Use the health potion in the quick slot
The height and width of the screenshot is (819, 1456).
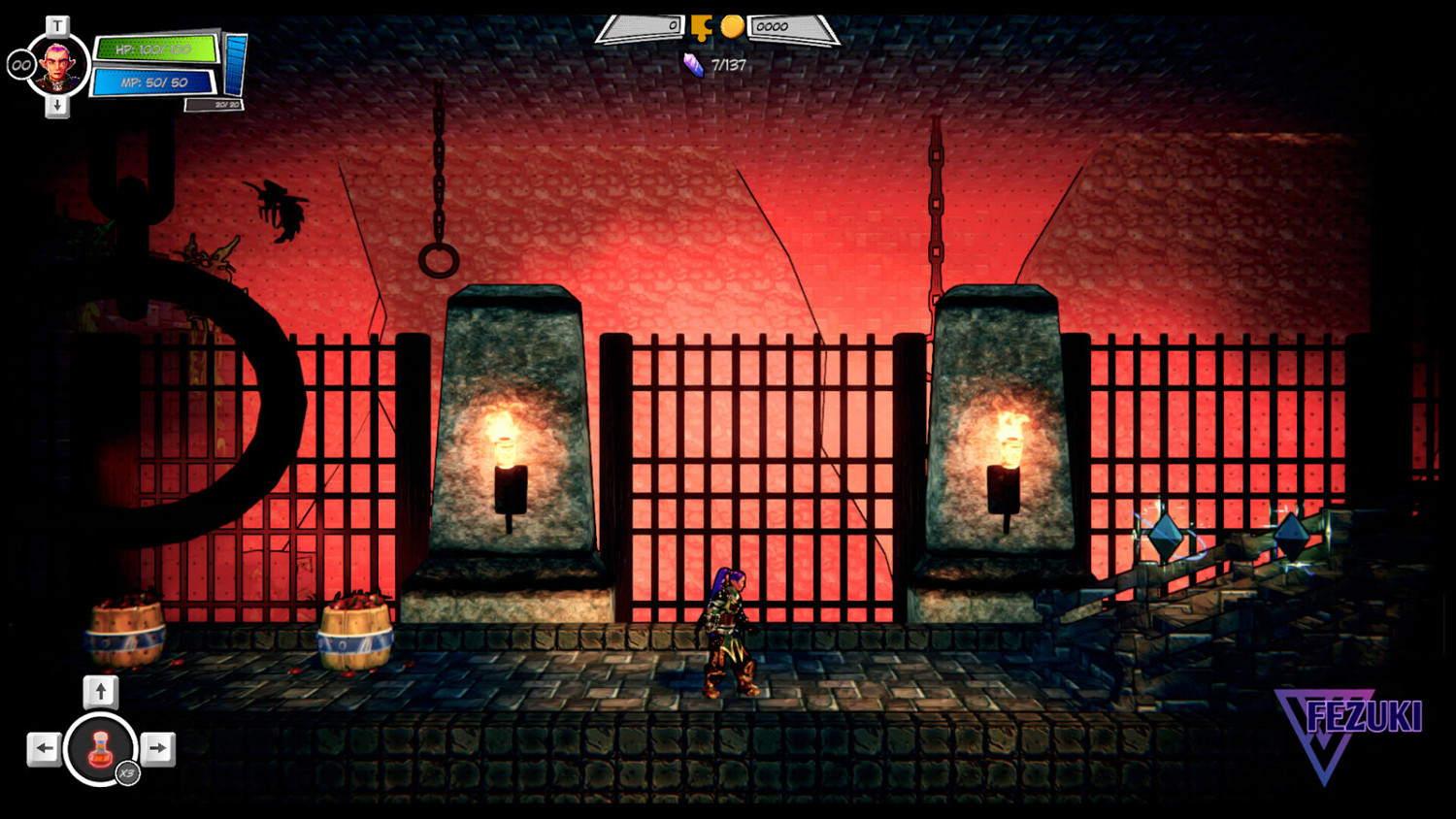(100, 748)
